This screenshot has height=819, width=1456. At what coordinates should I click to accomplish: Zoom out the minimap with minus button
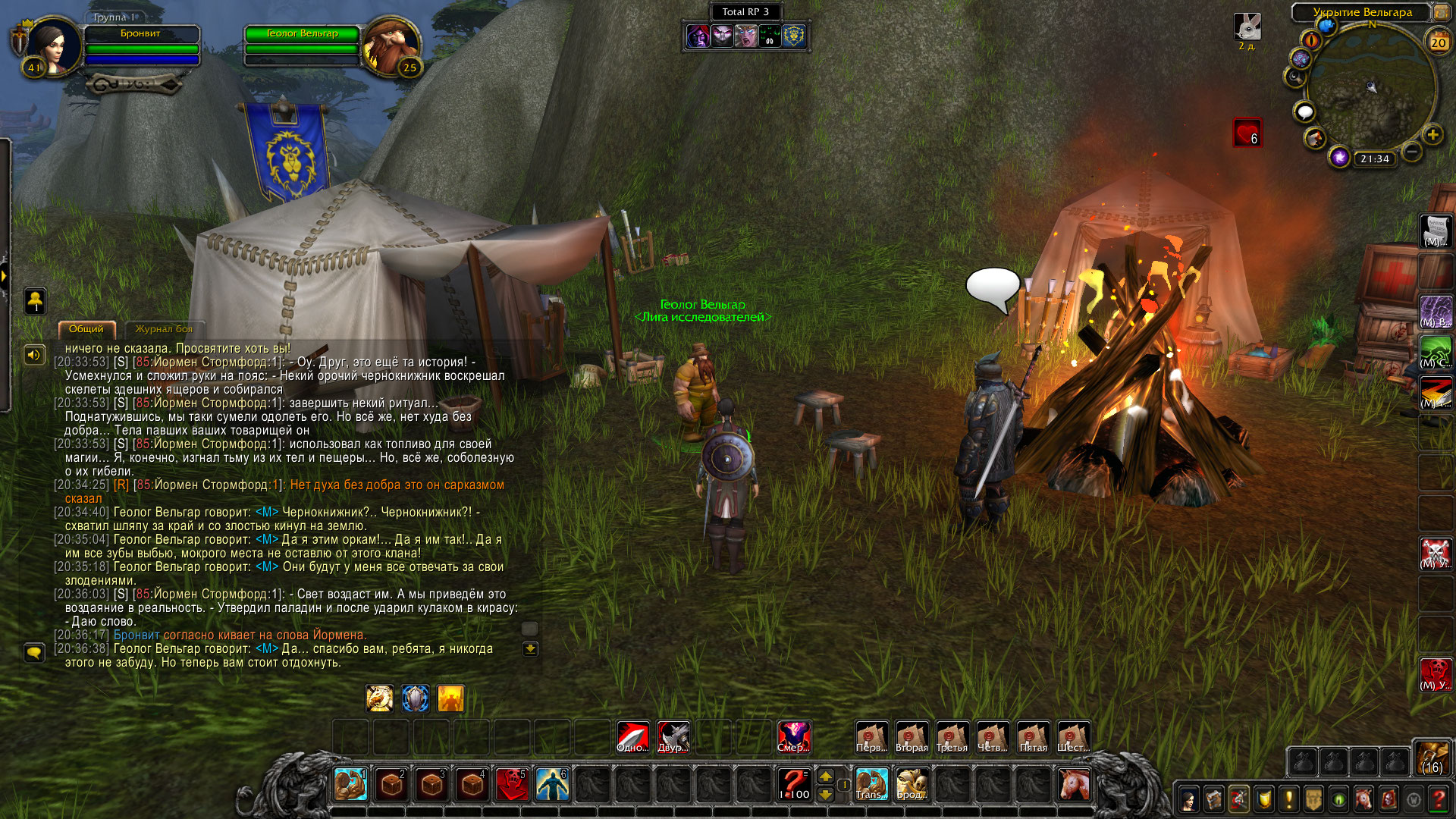coord(1411,152)
